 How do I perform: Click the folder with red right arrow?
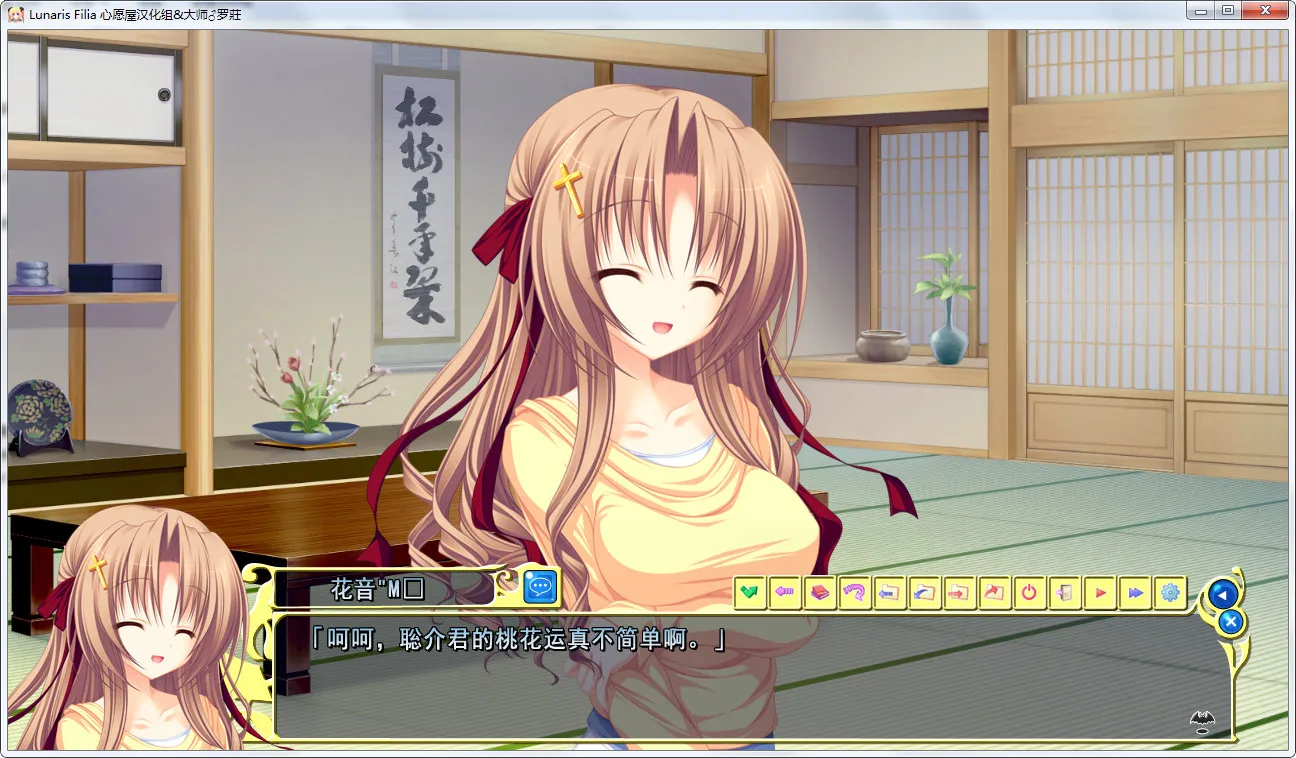tap(959, 593)
